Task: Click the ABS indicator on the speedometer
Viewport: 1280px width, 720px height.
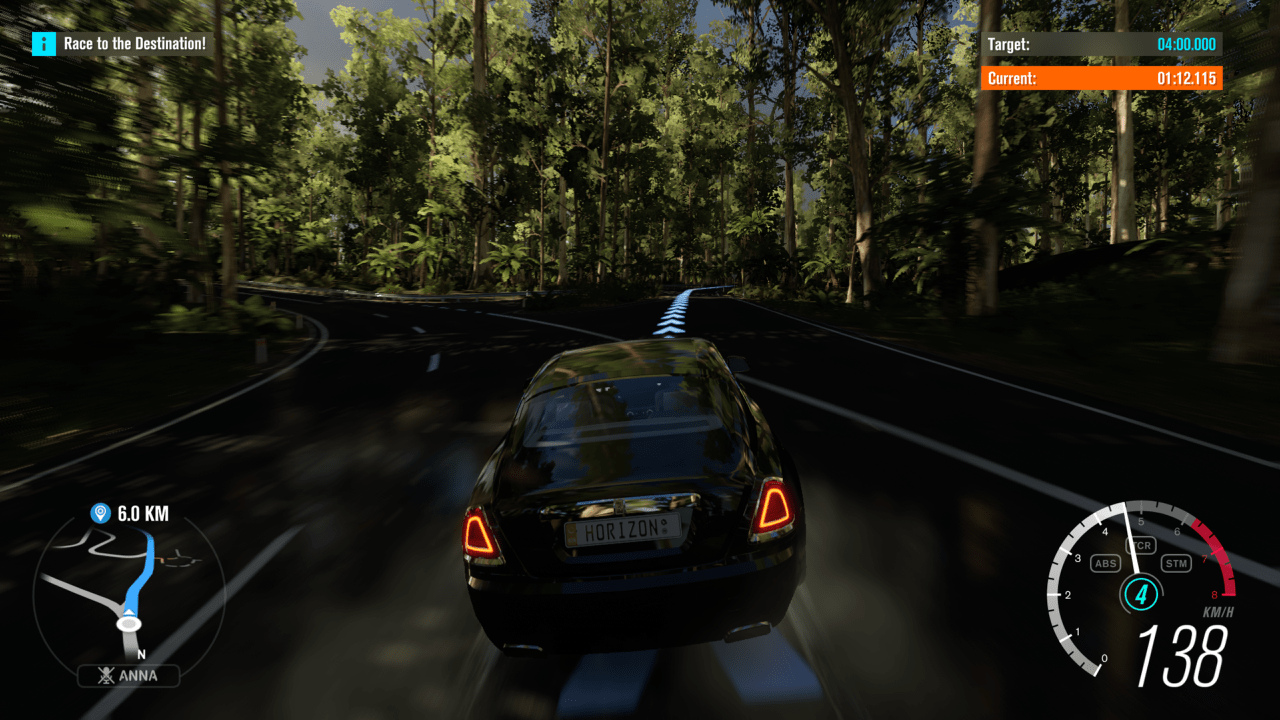Action: pos(1104,563)
